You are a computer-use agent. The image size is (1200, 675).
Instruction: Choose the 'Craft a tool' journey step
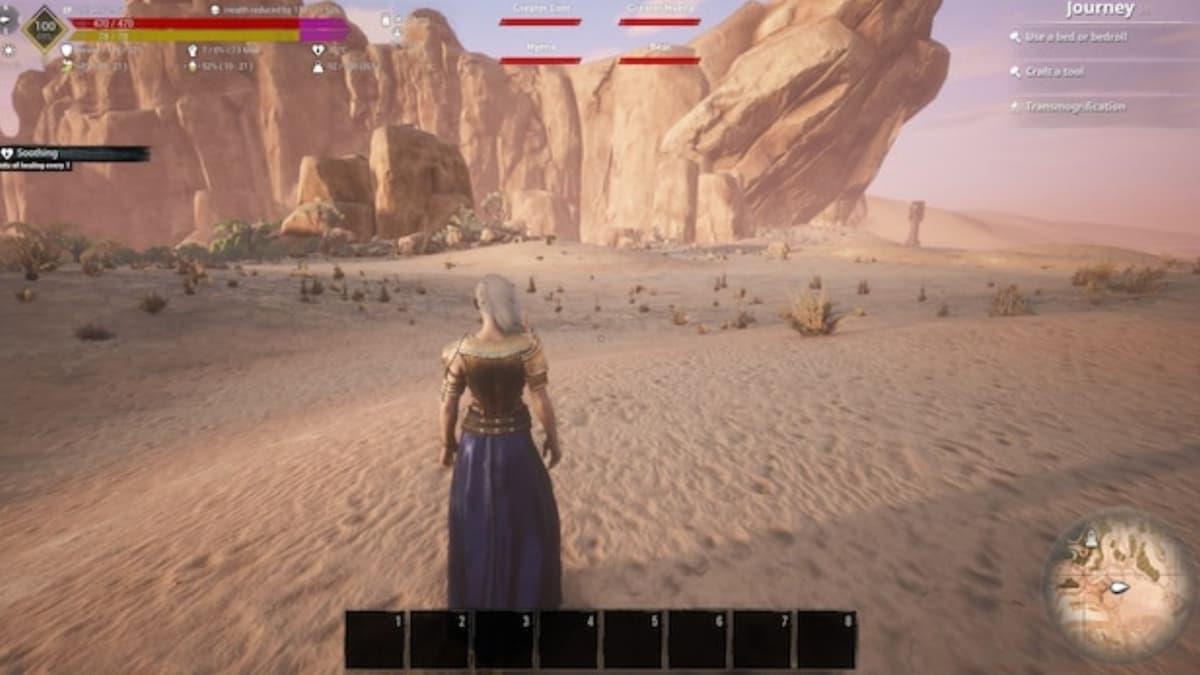[1053, 72]
